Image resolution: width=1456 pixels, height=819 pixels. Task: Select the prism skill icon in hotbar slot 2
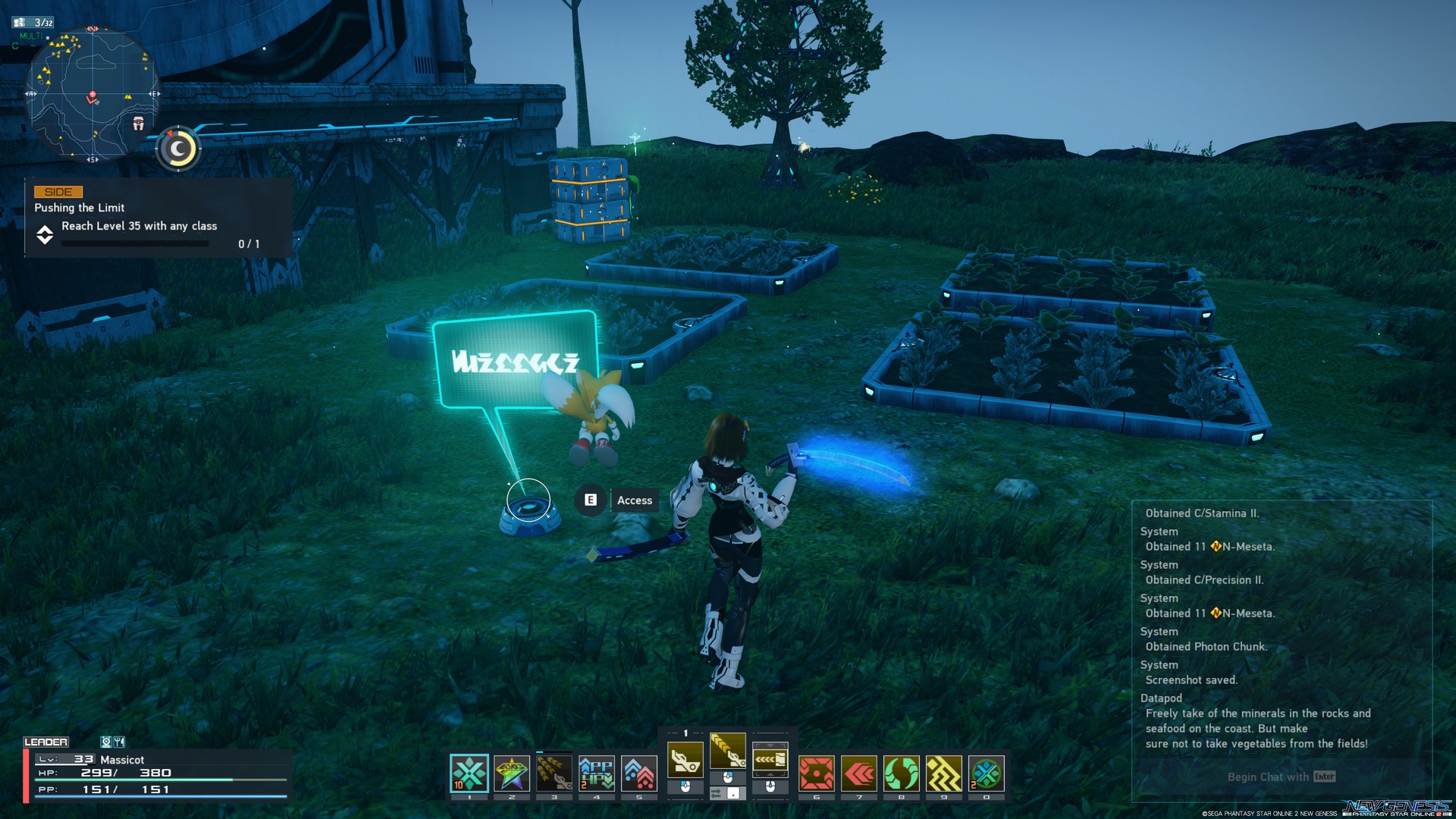coord(512,773)
